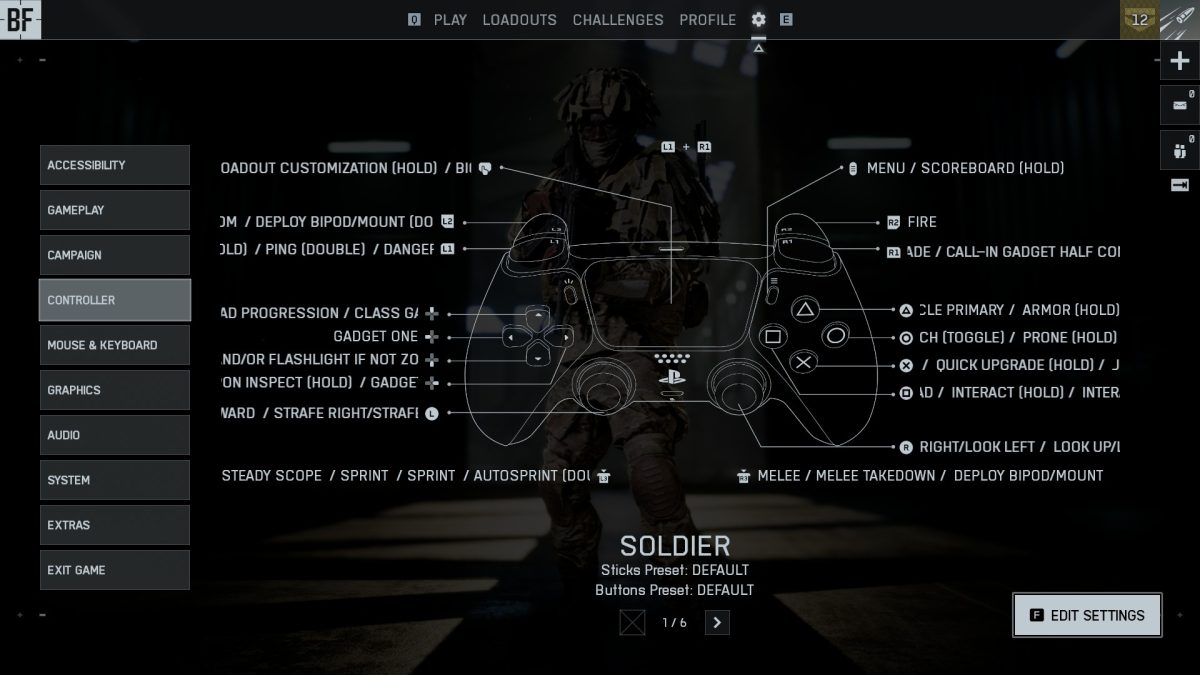Click the Edit Settings button
The height and width of the screenshot is (675, 1200).
coord(1087,616)
